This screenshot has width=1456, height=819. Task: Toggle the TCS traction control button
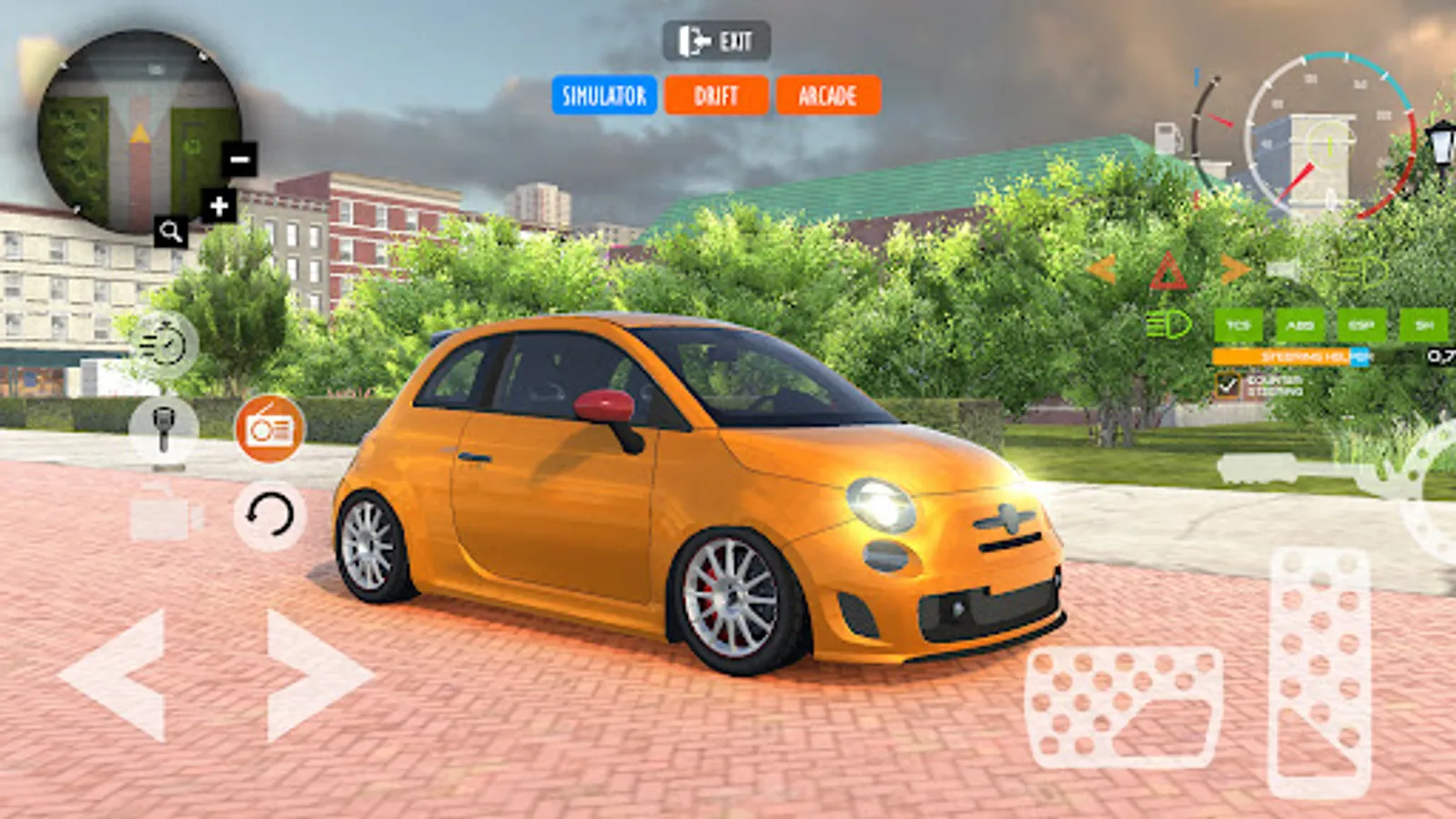(1239, 325)
